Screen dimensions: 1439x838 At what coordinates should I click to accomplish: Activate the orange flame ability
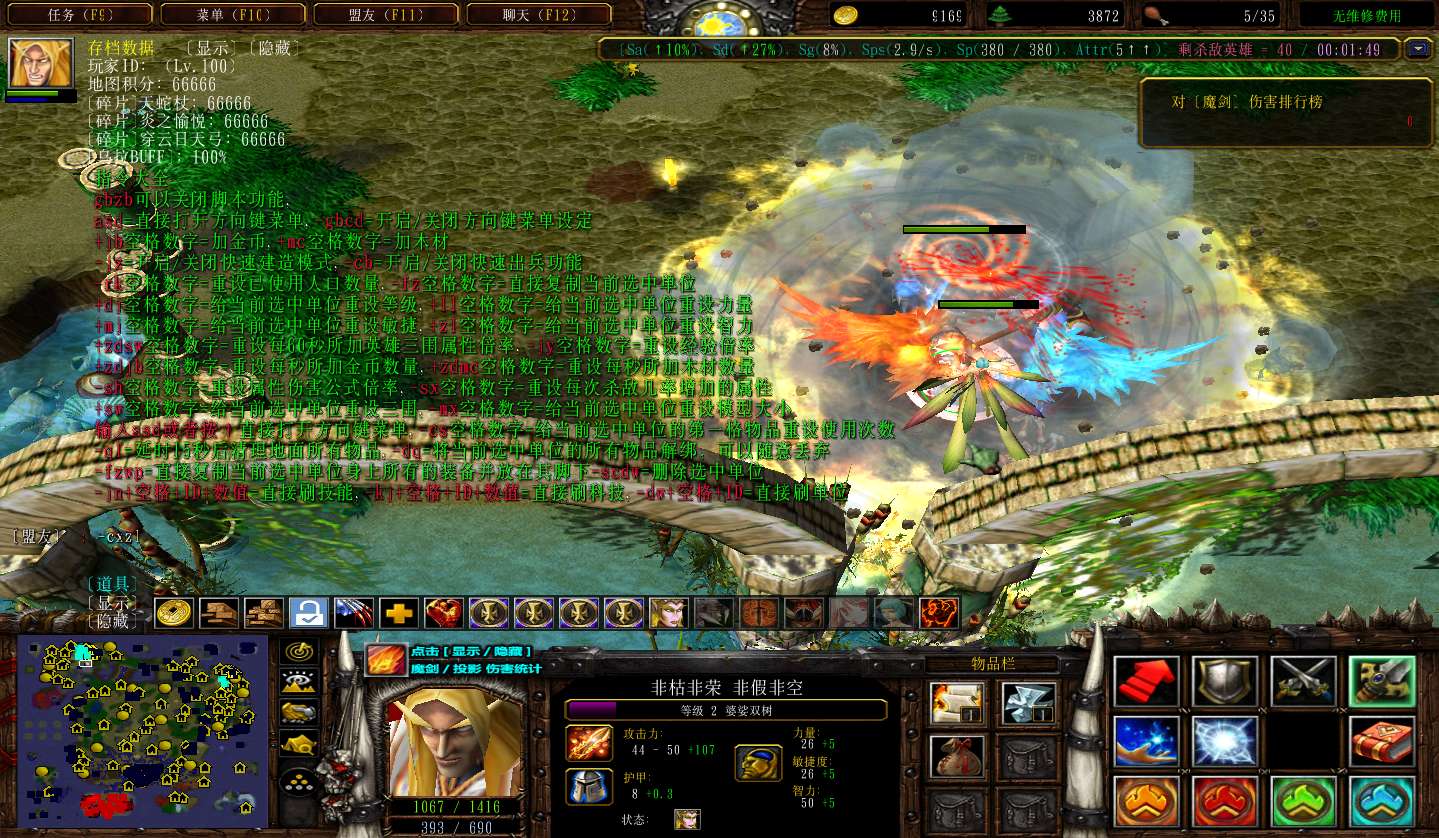point(1146,801)
